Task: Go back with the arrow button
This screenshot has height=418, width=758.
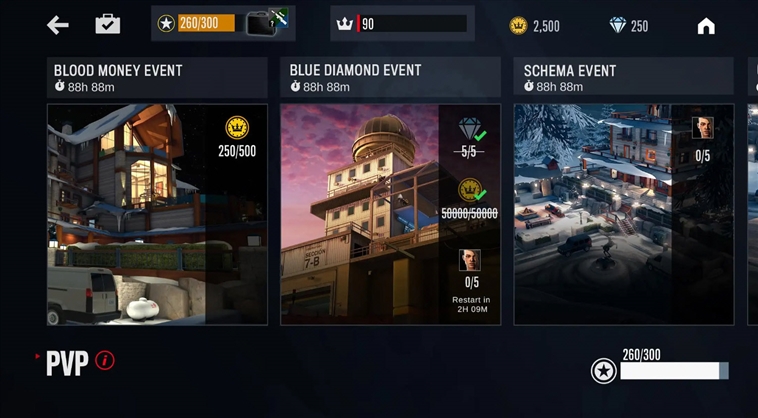Action: point(58,25)
